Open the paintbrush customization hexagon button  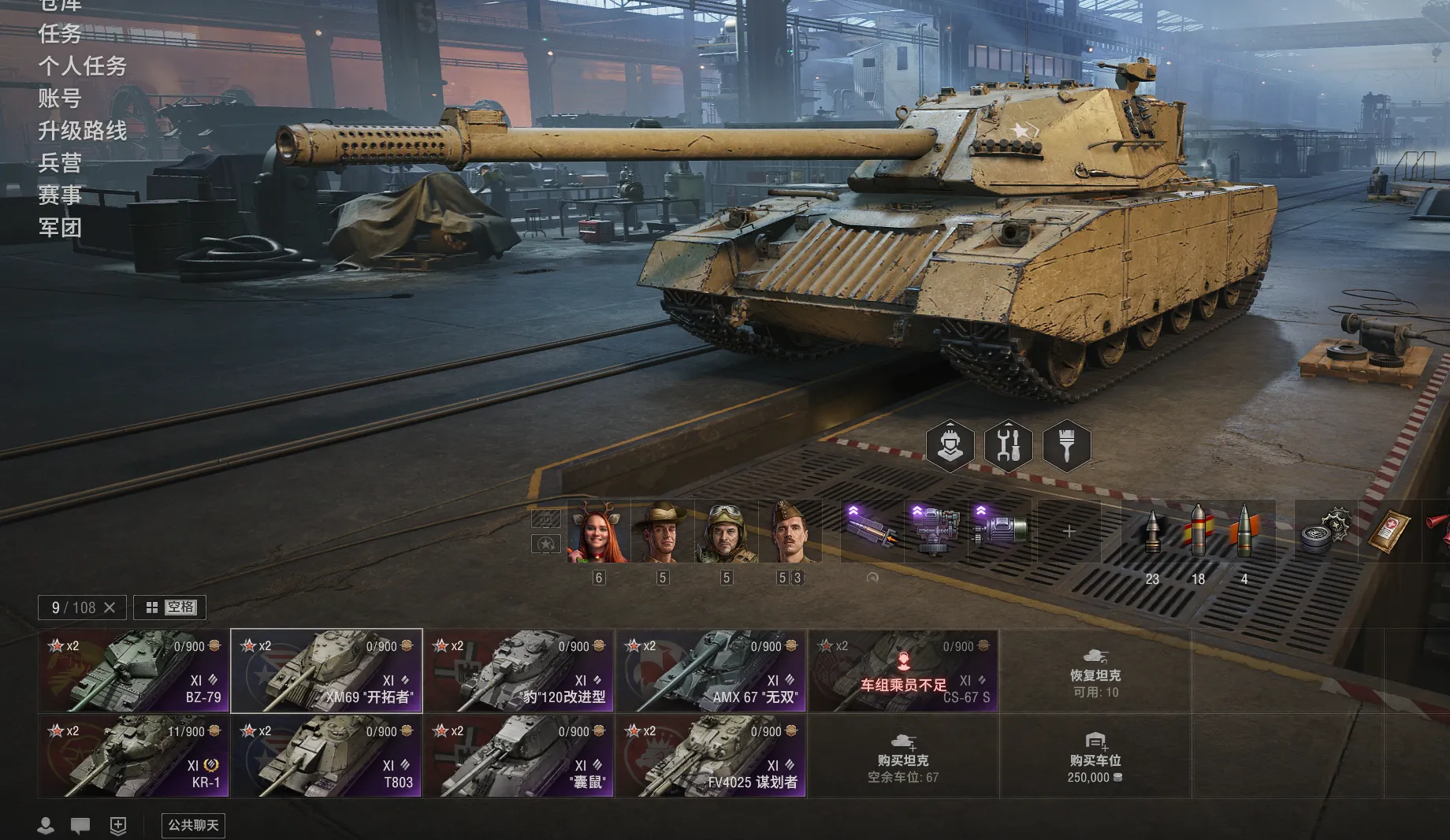[1066, 446]
